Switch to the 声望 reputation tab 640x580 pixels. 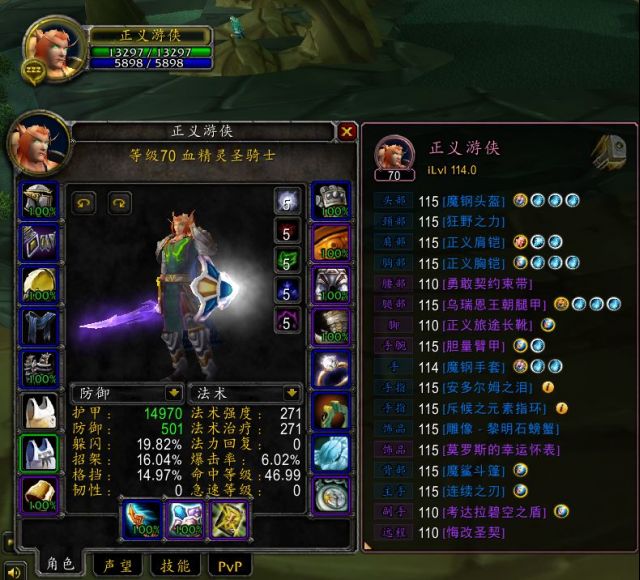point(115,566)
